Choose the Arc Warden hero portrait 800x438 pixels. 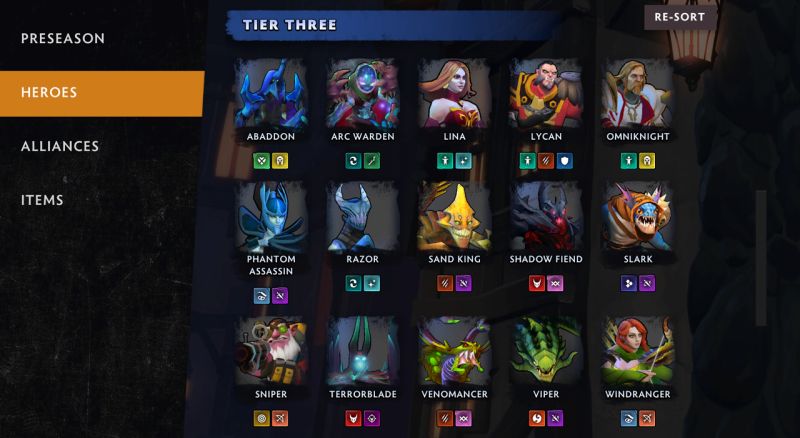point(362,93)
